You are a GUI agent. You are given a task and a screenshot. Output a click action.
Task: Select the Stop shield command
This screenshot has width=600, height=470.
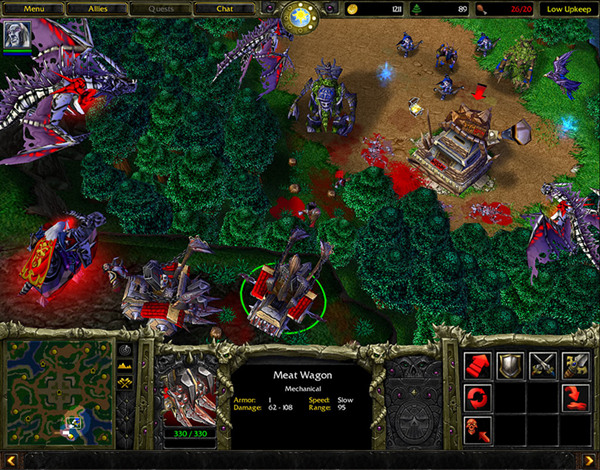510,363
